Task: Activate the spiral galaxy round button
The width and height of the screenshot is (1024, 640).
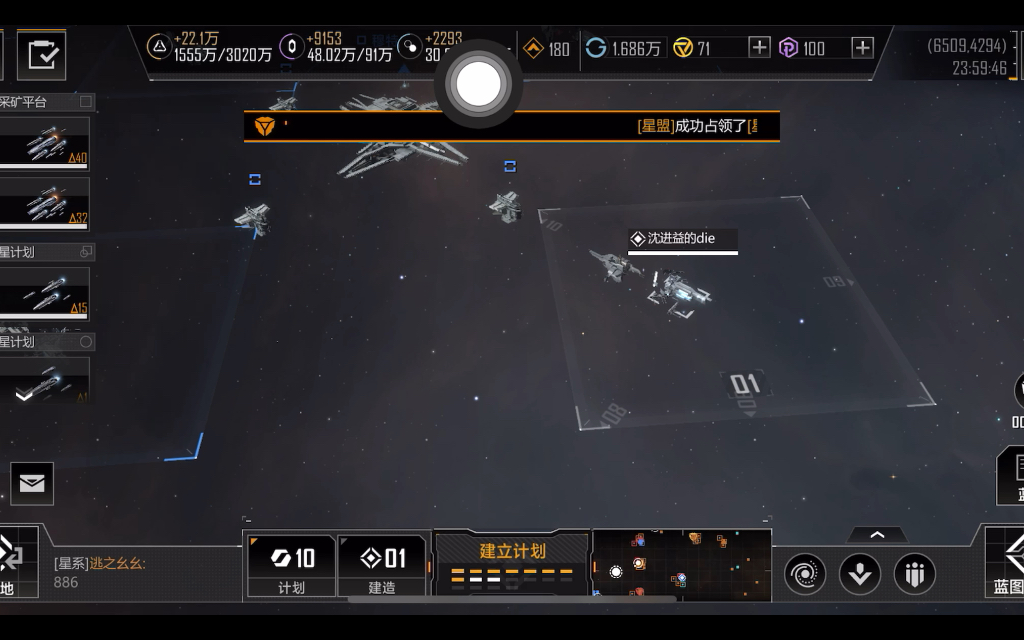Action: click(805, 574)
